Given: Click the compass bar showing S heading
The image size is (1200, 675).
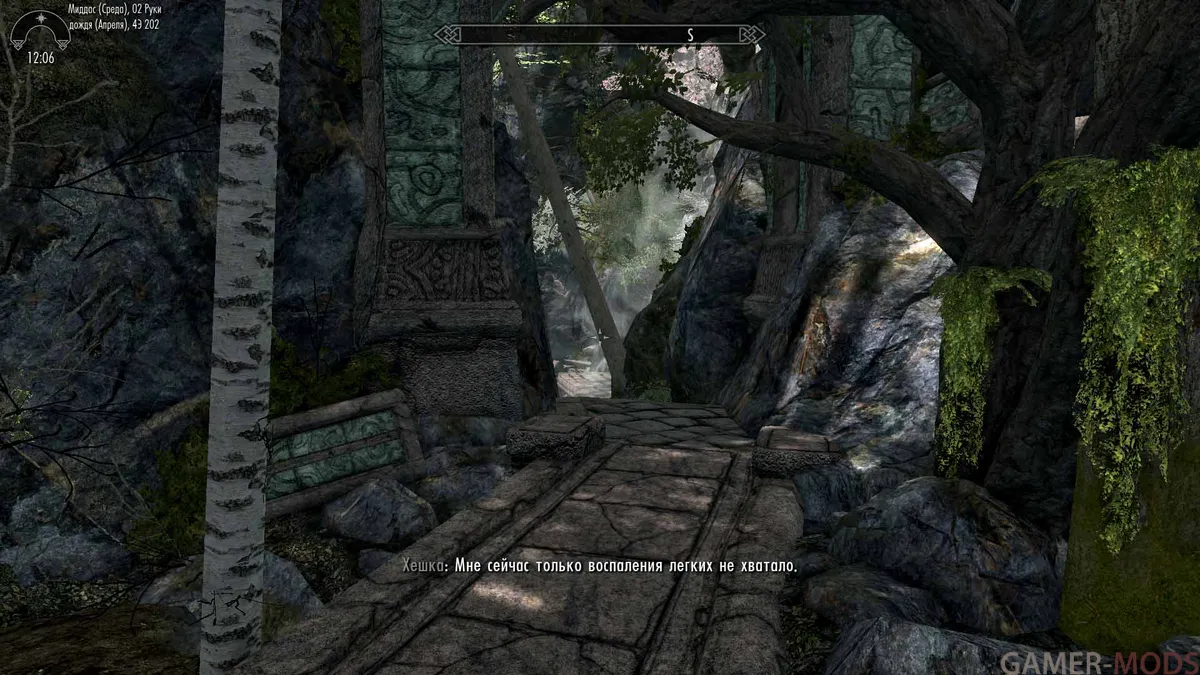Looking at the screenshot, I should 599,35.
